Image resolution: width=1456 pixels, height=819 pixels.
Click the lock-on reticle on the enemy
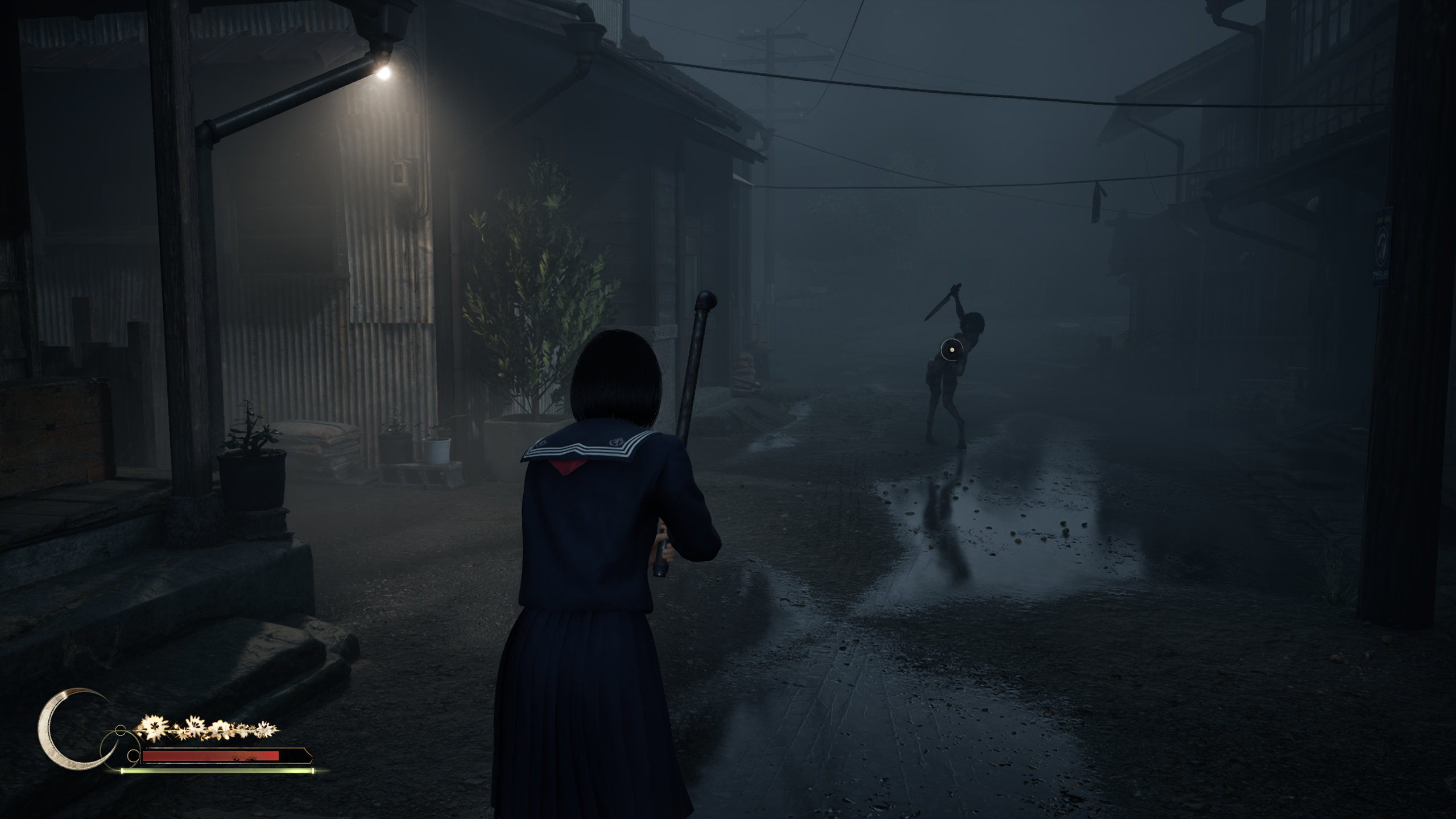(951, 350)
